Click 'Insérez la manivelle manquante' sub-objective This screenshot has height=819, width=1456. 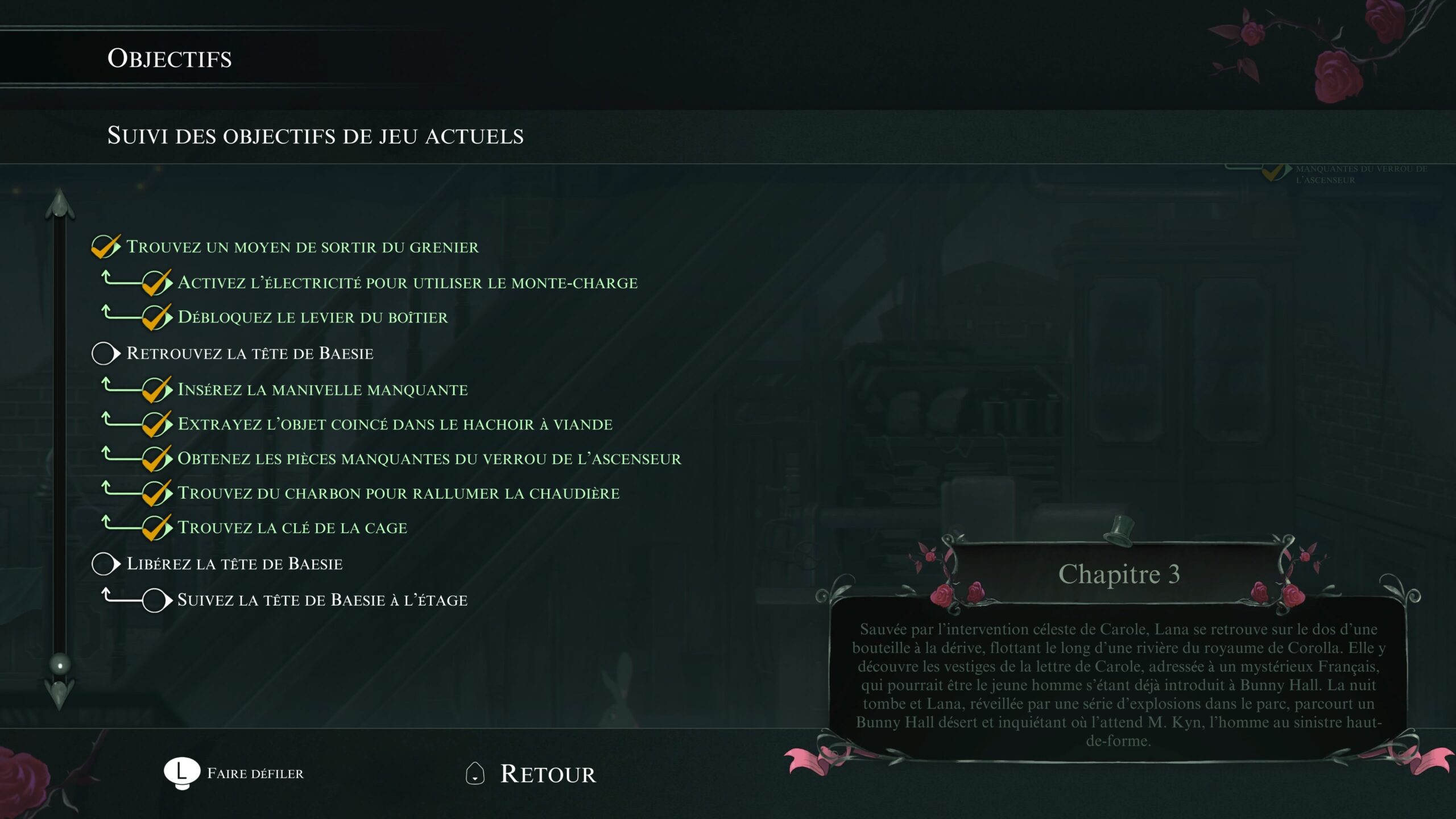click(x=322, y=390)
